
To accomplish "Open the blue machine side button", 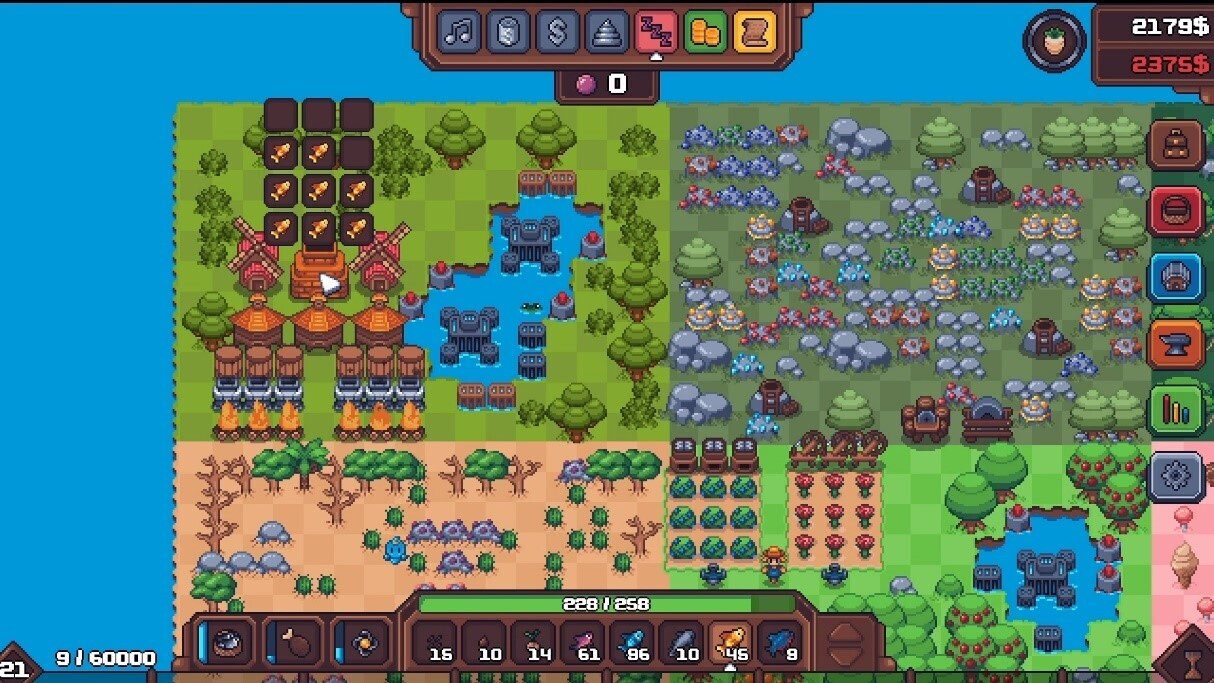I will pos(1176,278).
